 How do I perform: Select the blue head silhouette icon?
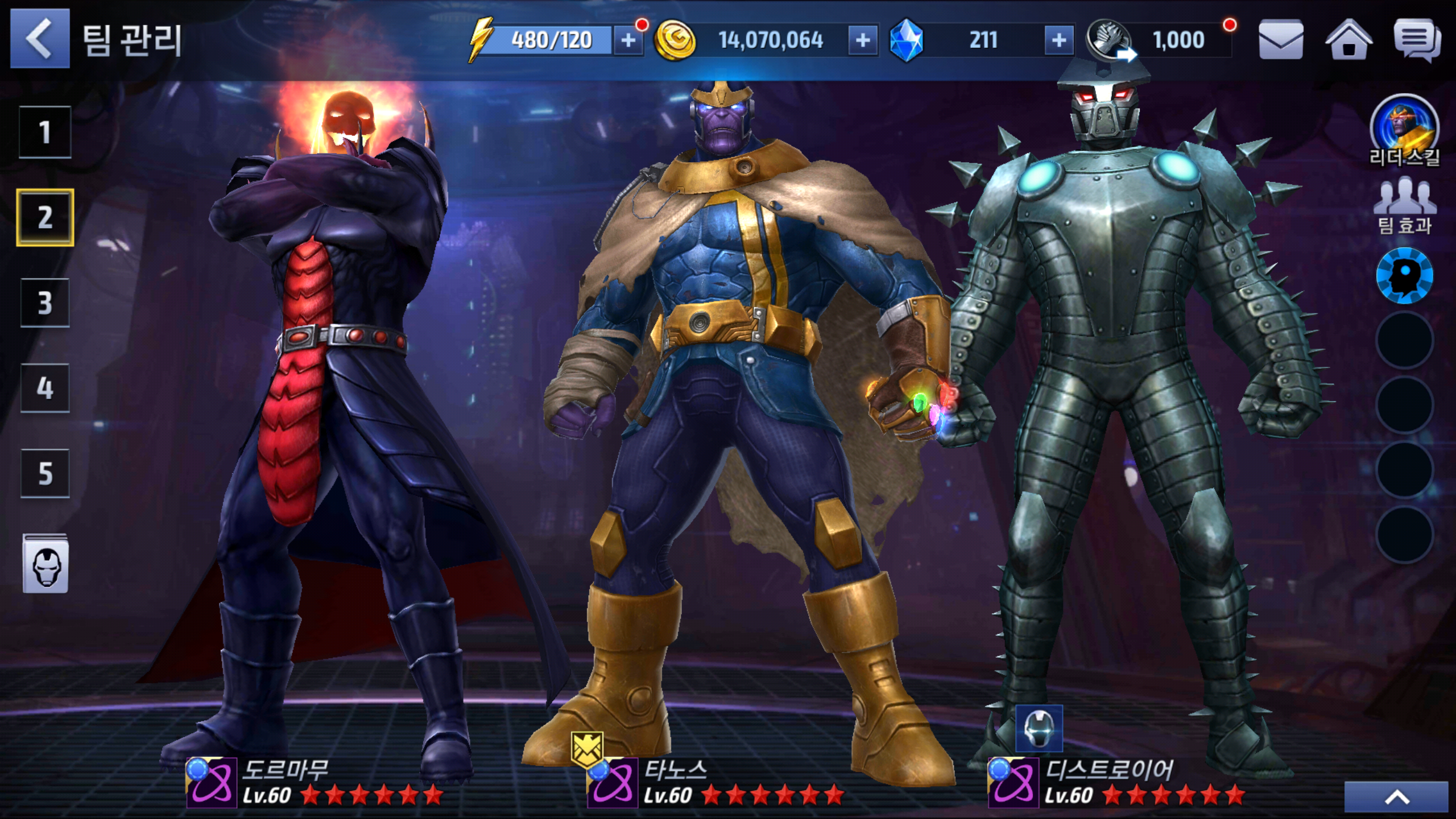pyautogui.click(x=1404, y=276)
